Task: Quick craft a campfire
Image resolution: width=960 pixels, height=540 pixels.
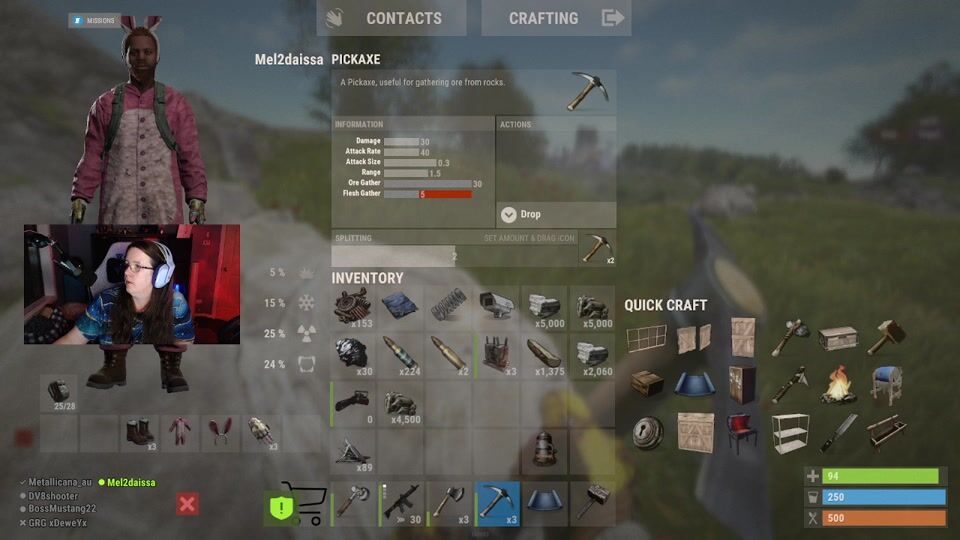Action: point(838,384)
